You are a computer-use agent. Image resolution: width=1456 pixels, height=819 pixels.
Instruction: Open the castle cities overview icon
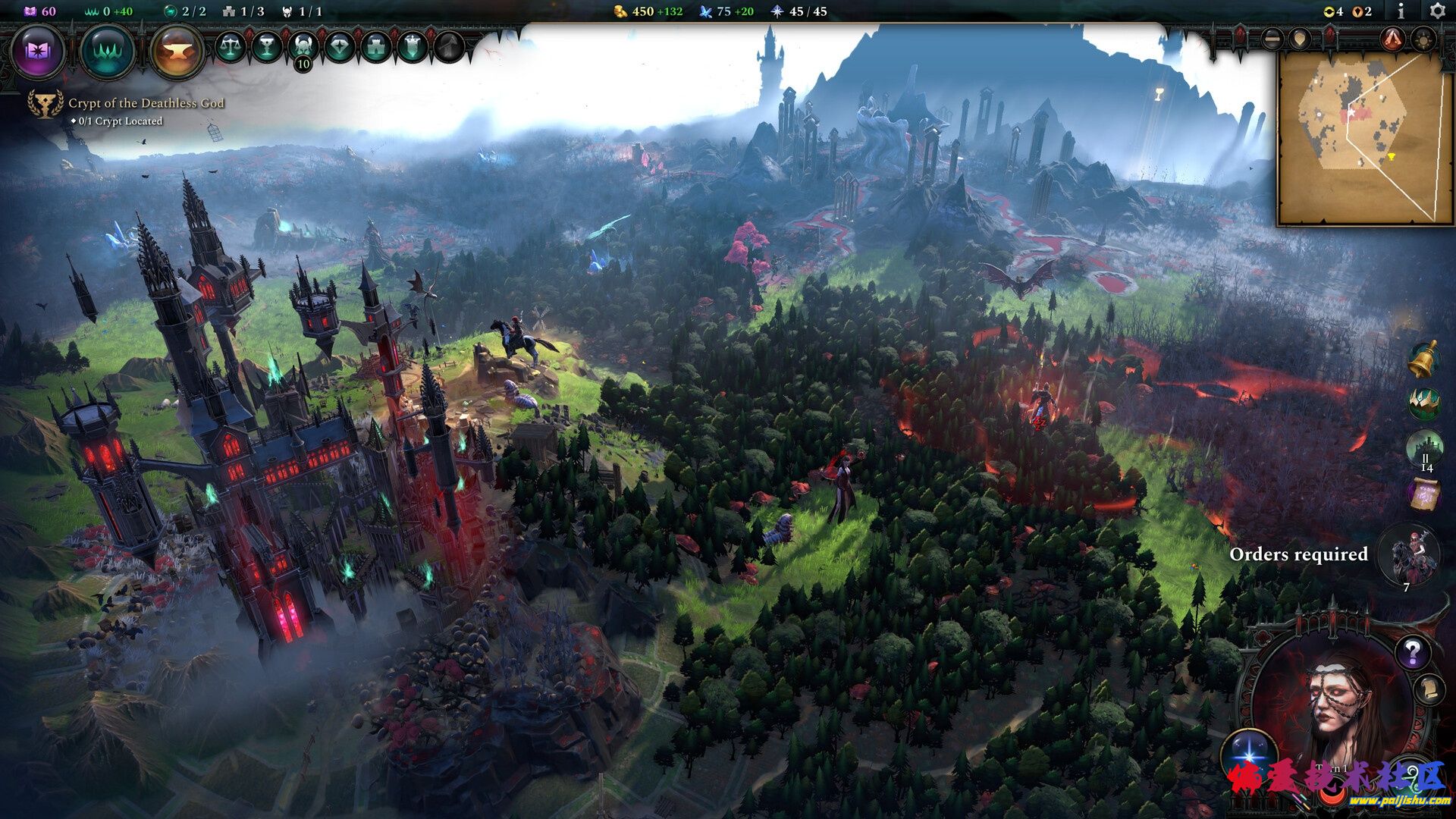(x=376, y=48)
